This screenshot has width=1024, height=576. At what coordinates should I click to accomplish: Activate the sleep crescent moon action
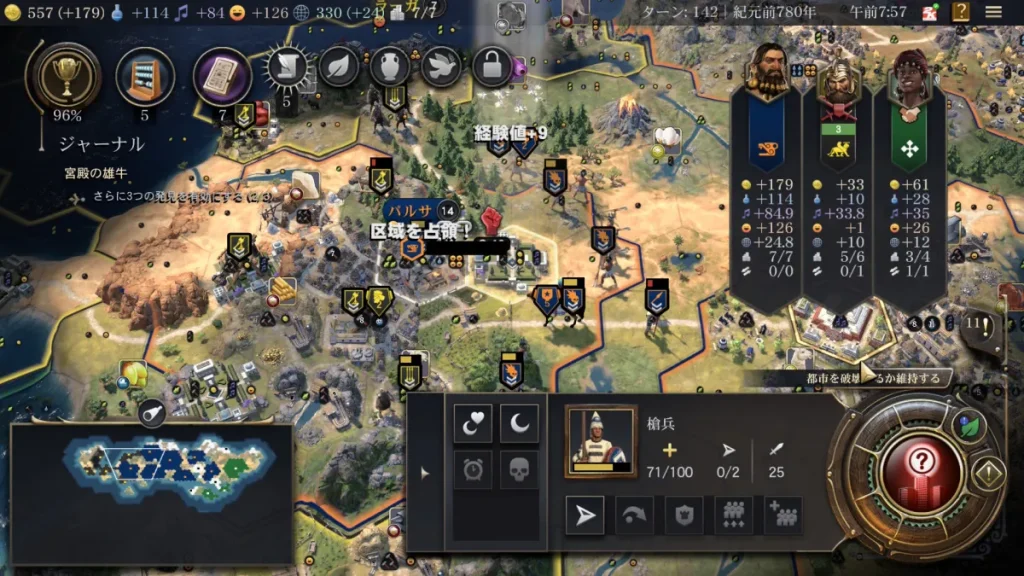click(x=519, y=424)
